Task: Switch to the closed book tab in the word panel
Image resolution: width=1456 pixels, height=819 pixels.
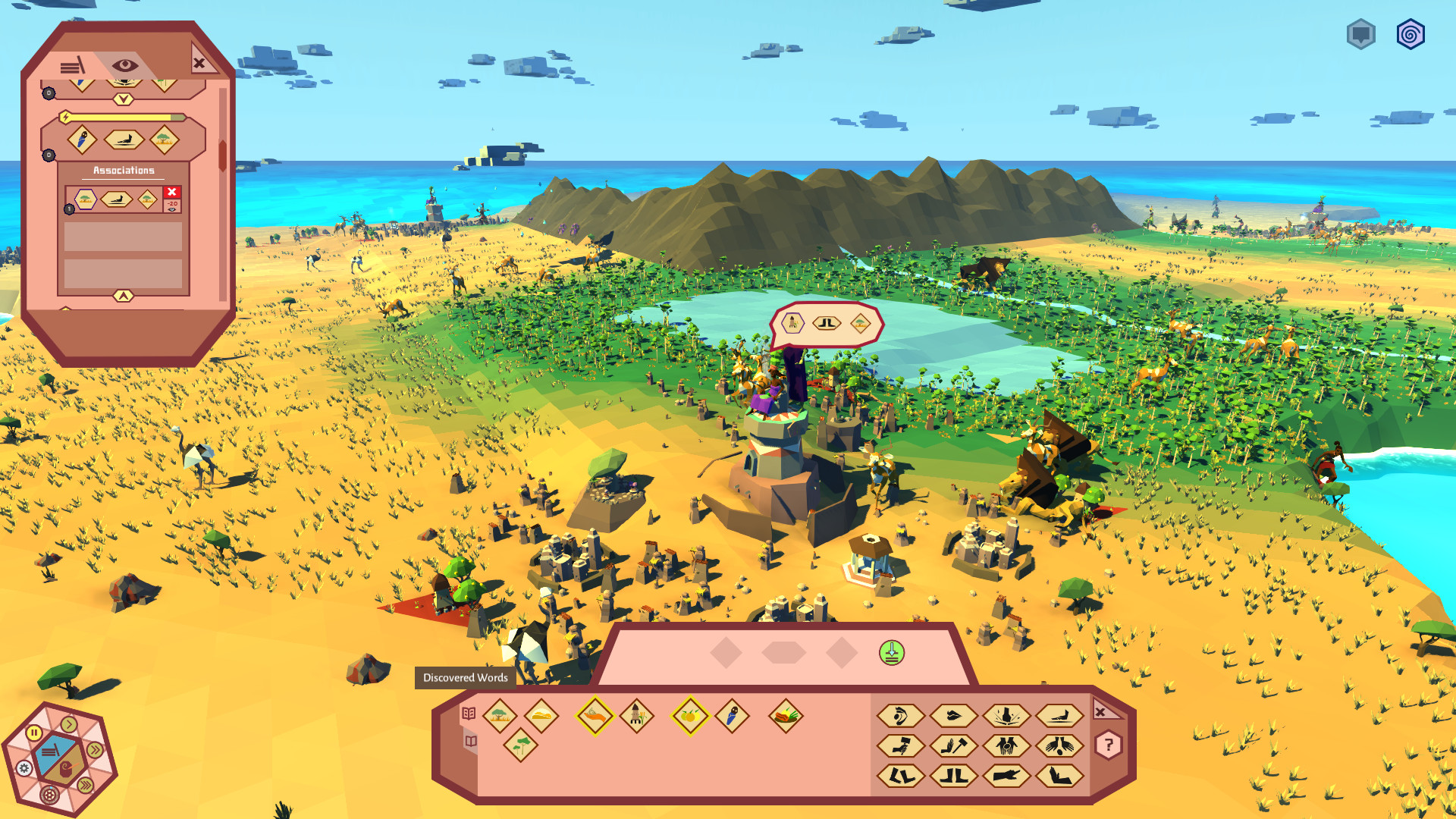Action: point(470,742)
